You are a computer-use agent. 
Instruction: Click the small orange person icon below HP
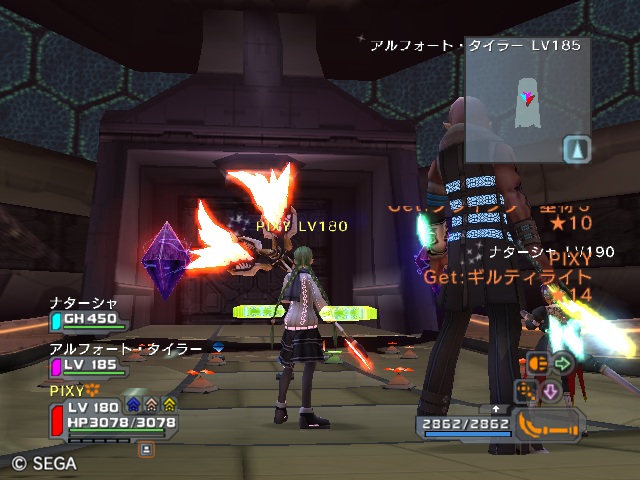pos(147,450)
